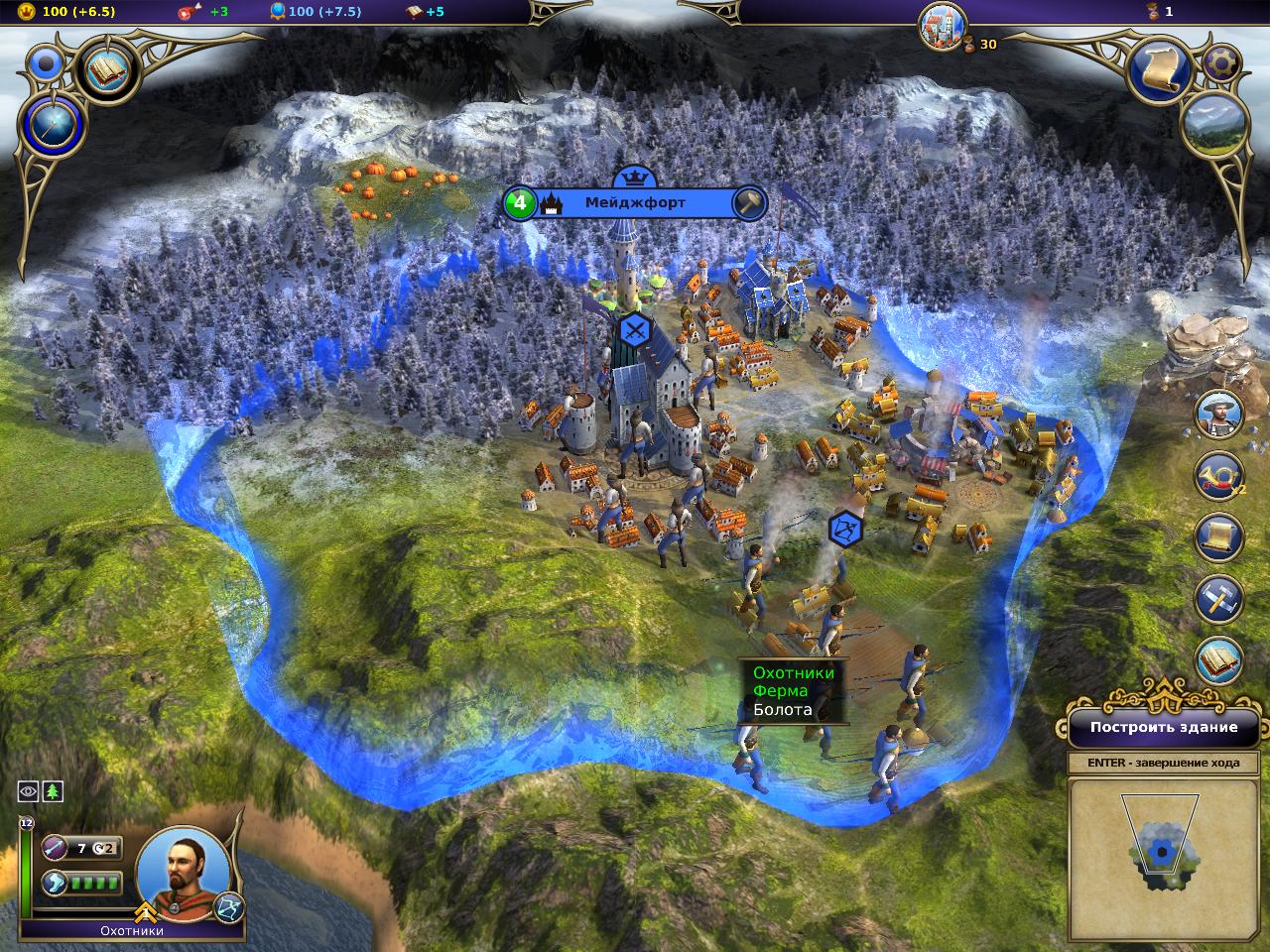
Task: Click the crossed hammers side button
Action: click(1216, 599)
